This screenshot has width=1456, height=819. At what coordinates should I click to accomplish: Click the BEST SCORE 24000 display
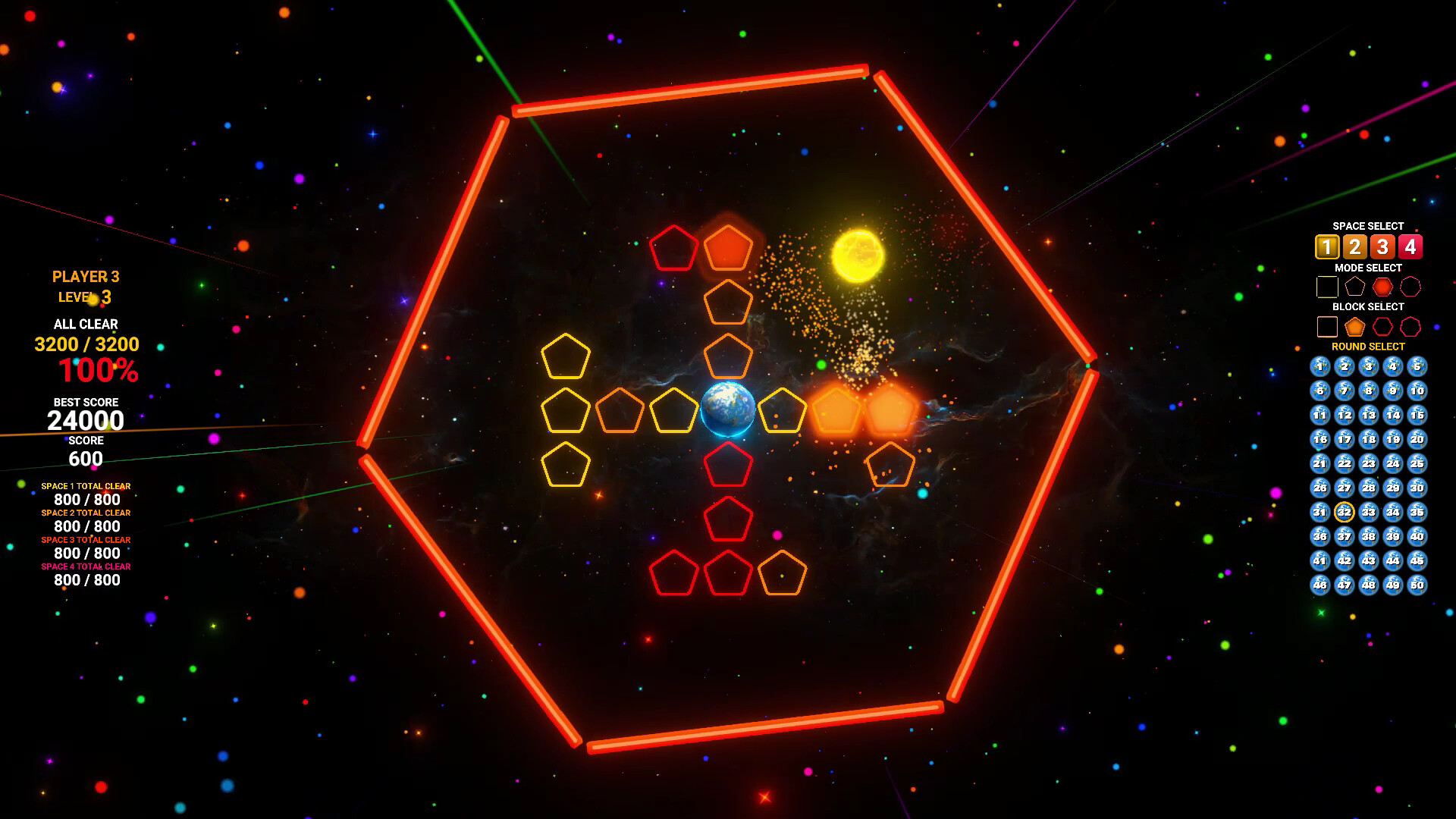point(86,419)
